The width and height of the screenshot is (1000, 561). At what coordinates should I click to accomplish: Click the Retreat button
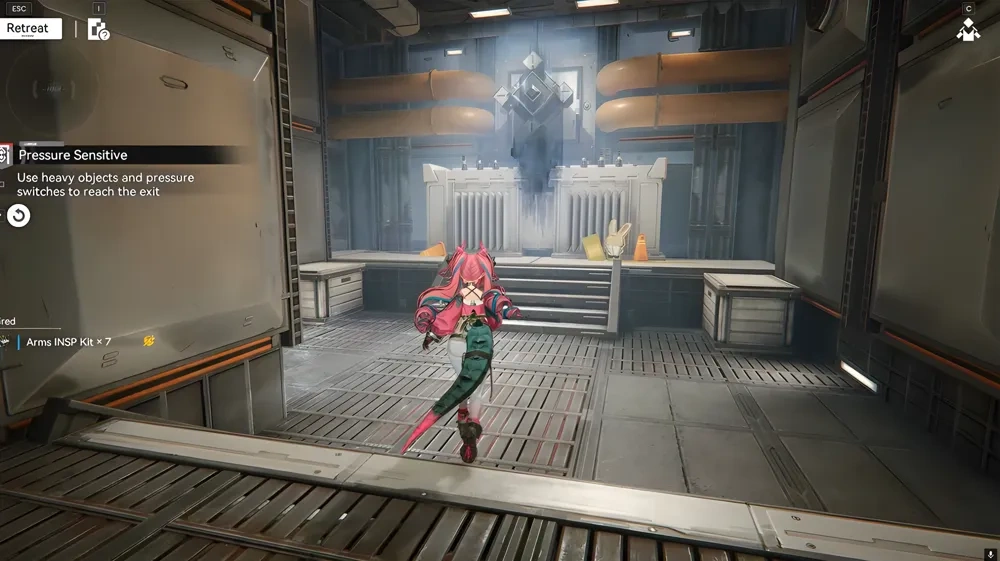pyautogui.click(x=31, y=28)
